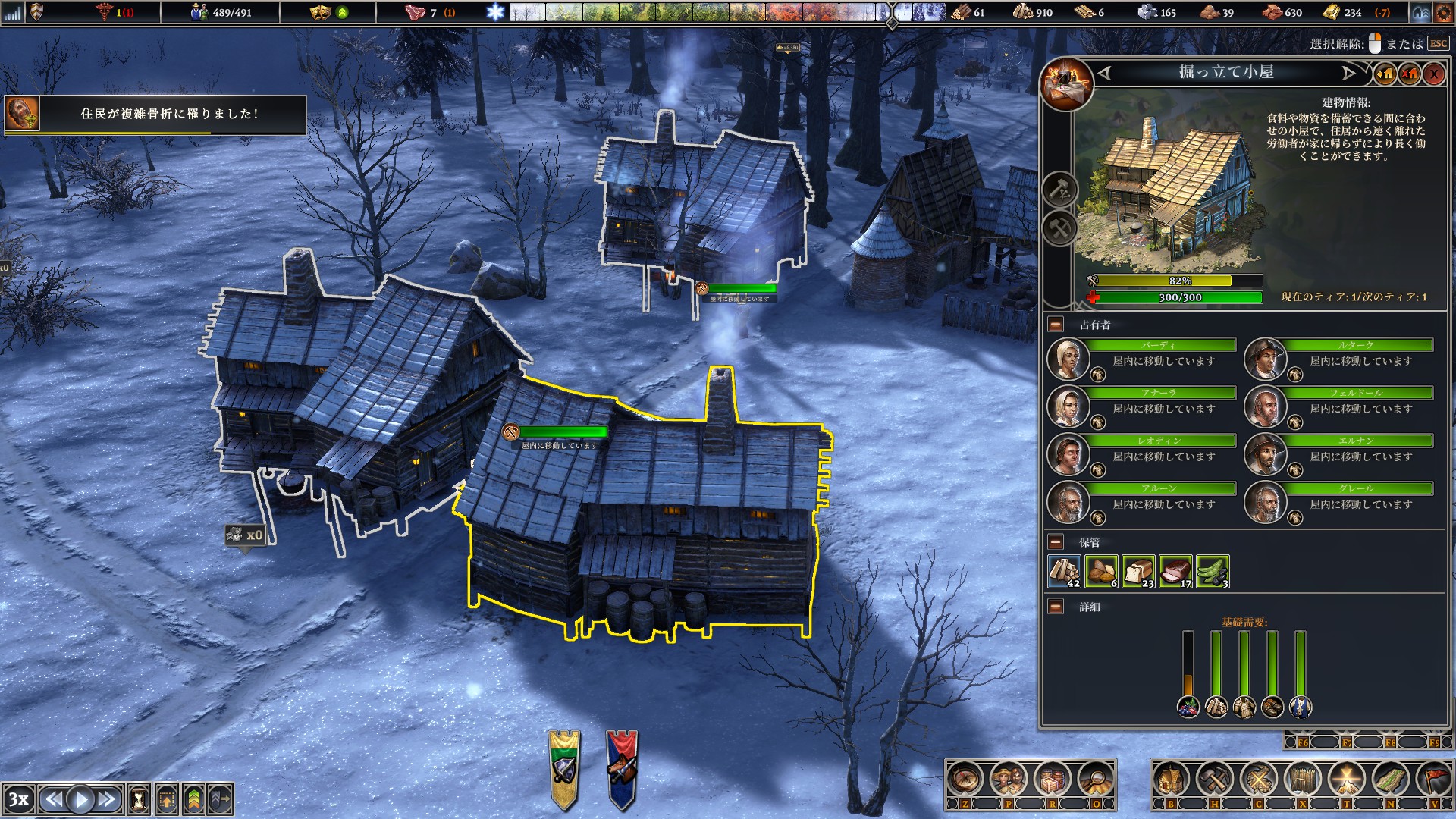The height and width of the screenshot is (819, 1456).
Task: Select the house construction icon (B hotkey)
Action: 1172,778
